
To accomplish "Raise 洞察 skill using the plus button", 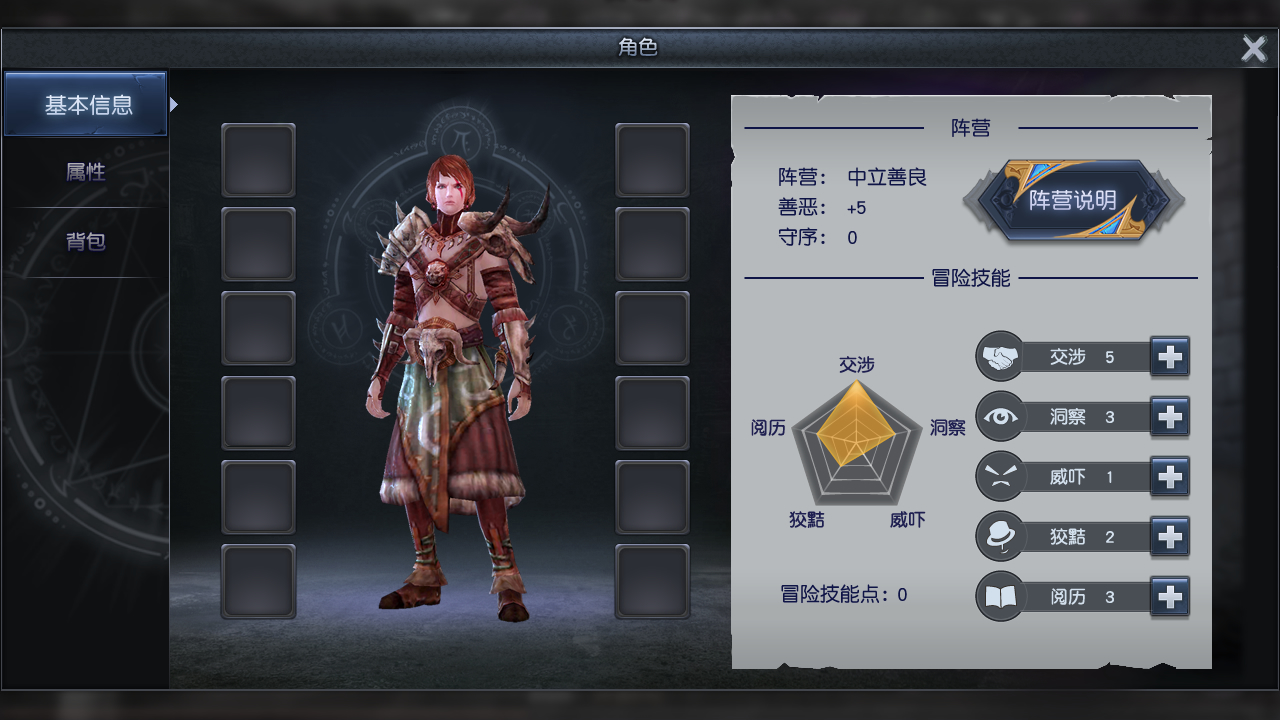I will tap(1169, 417).
